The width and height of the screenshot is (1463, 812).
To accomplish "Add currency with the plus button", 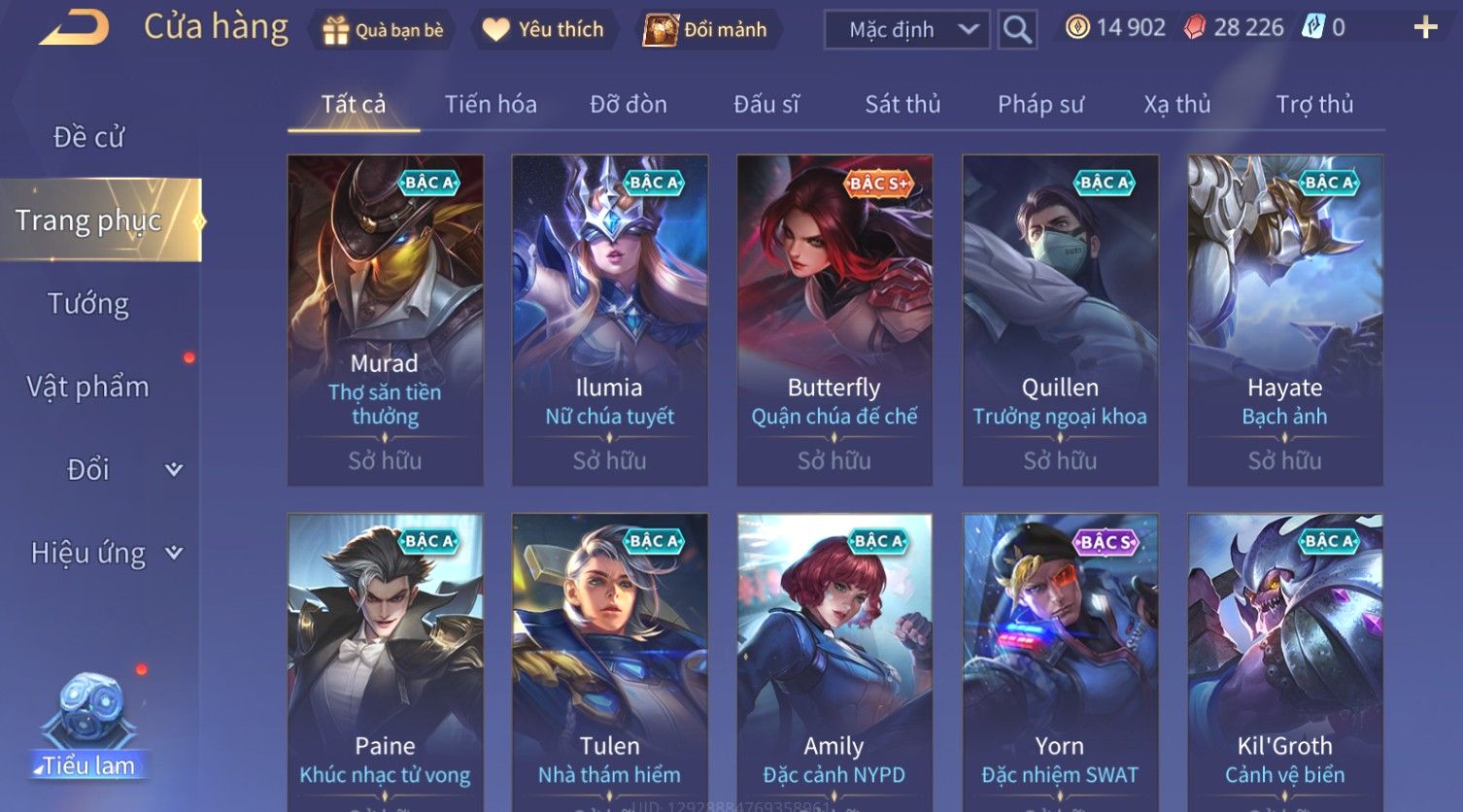I will click(x=1424, y=28).
